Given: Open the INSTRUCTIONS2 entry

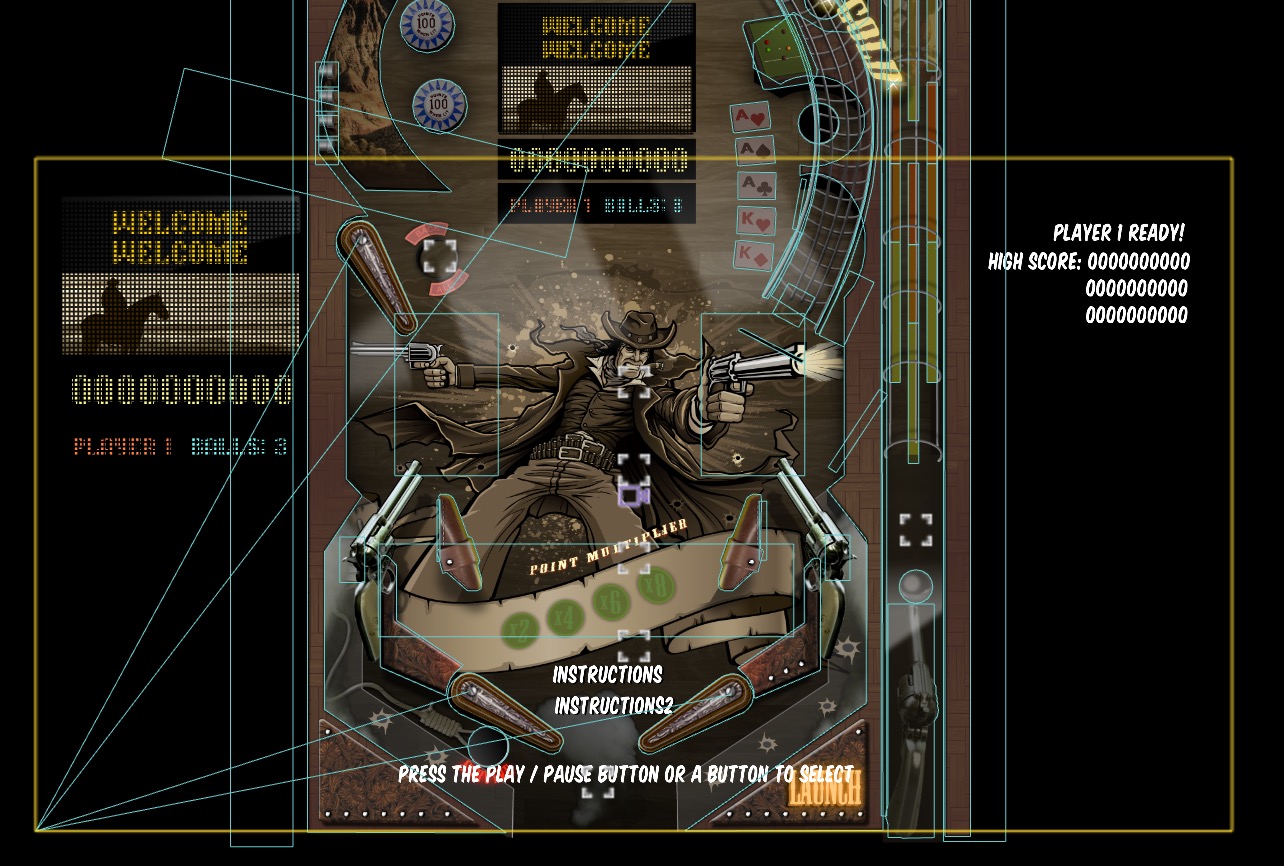Looking at the screenshot, I should tap(612, 705).
